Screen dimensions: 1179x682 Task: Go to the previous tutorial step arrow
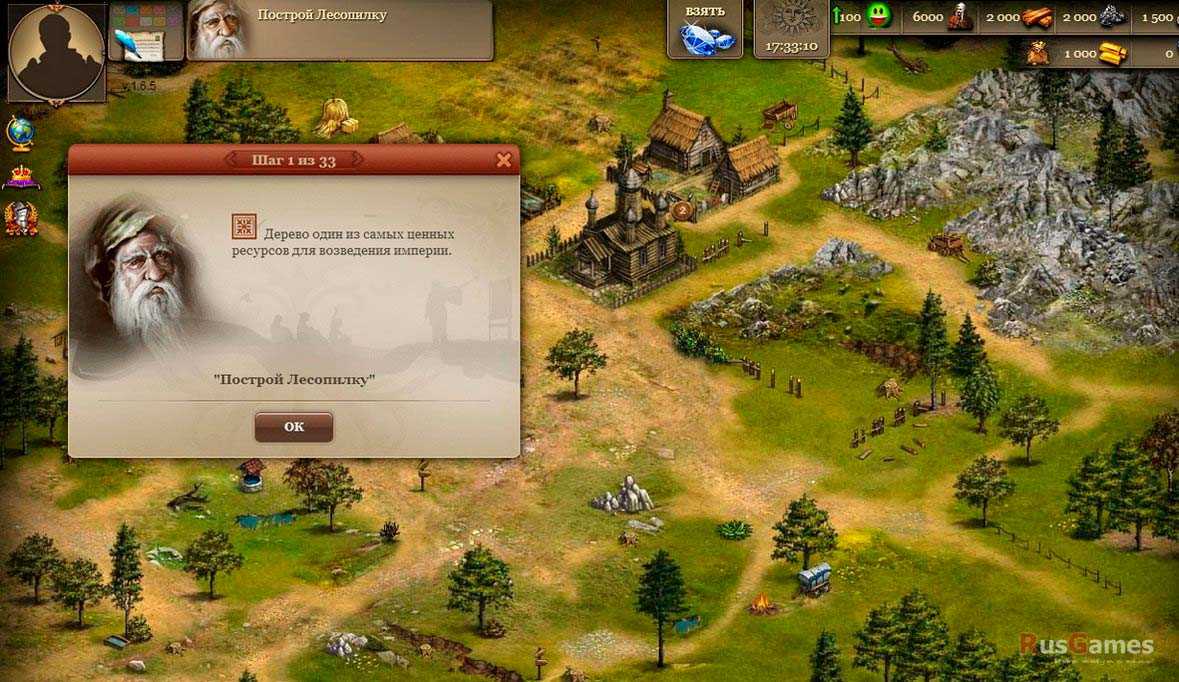[x=230, y=160]
